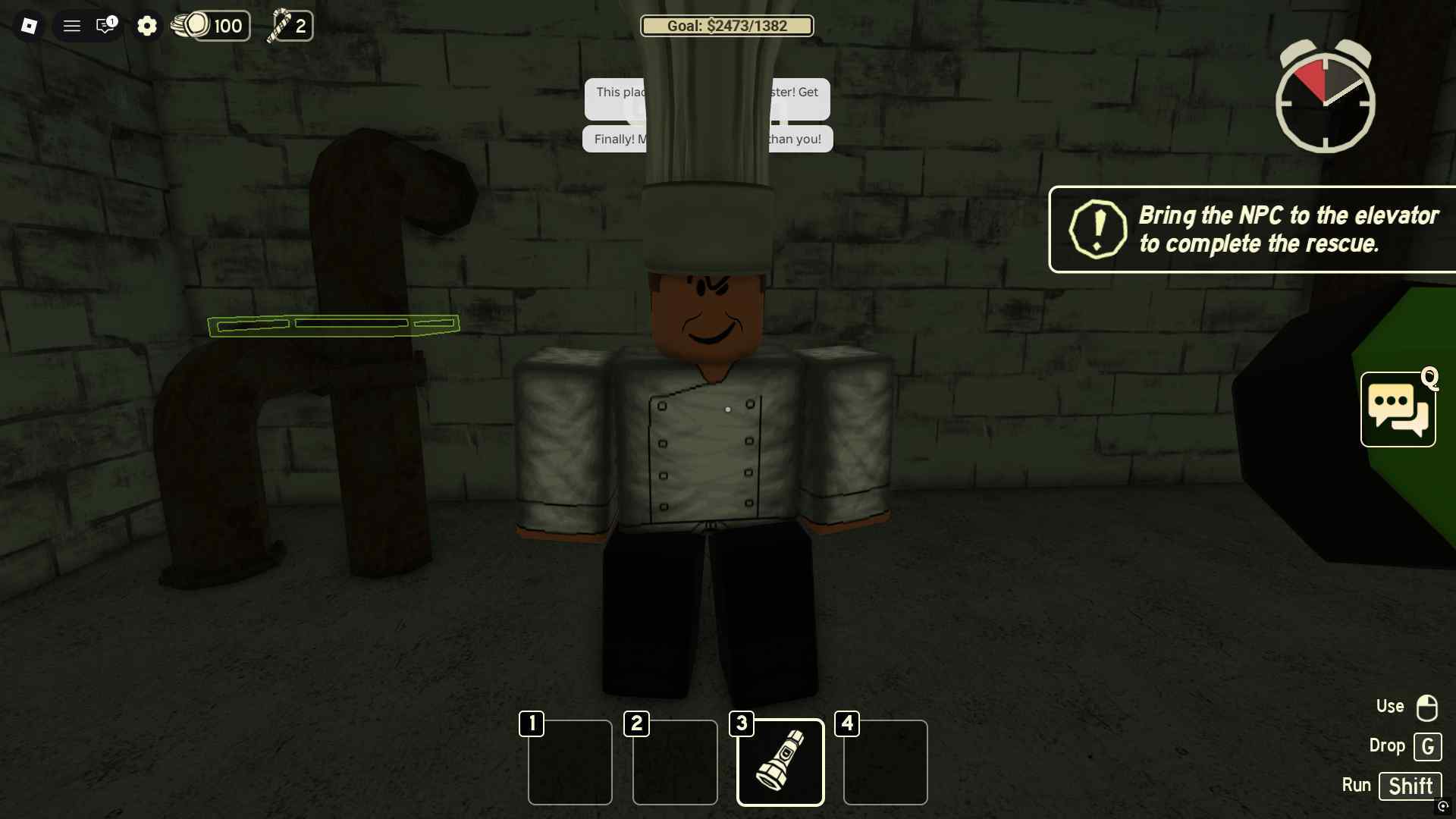Open the settings gear
1456x819 pixels.
(x=147, y=26)
